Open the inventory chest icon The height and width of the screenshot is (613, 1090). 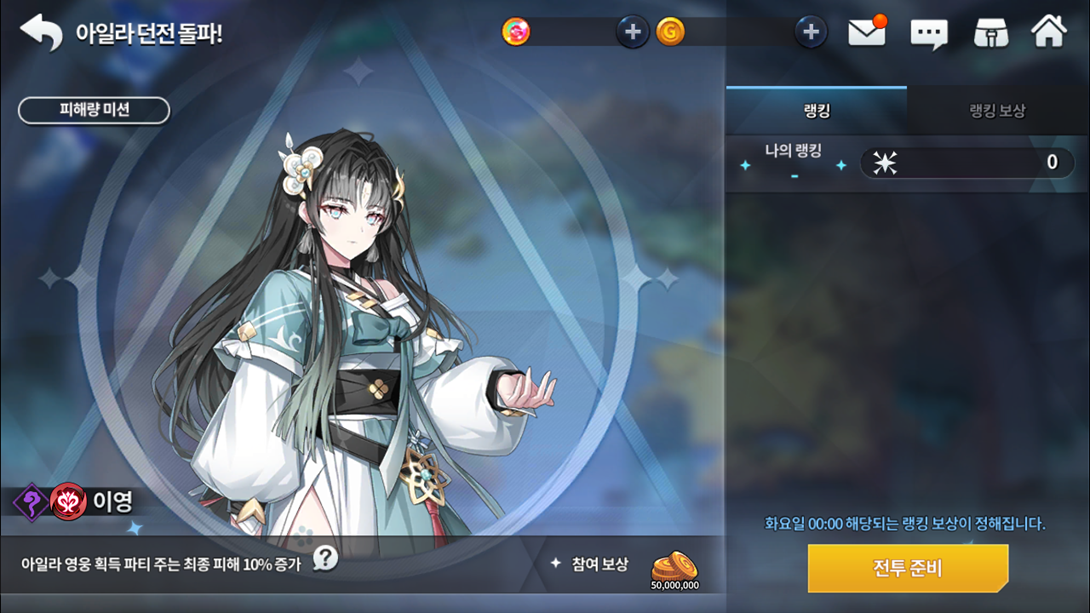(x=990, y=33)
